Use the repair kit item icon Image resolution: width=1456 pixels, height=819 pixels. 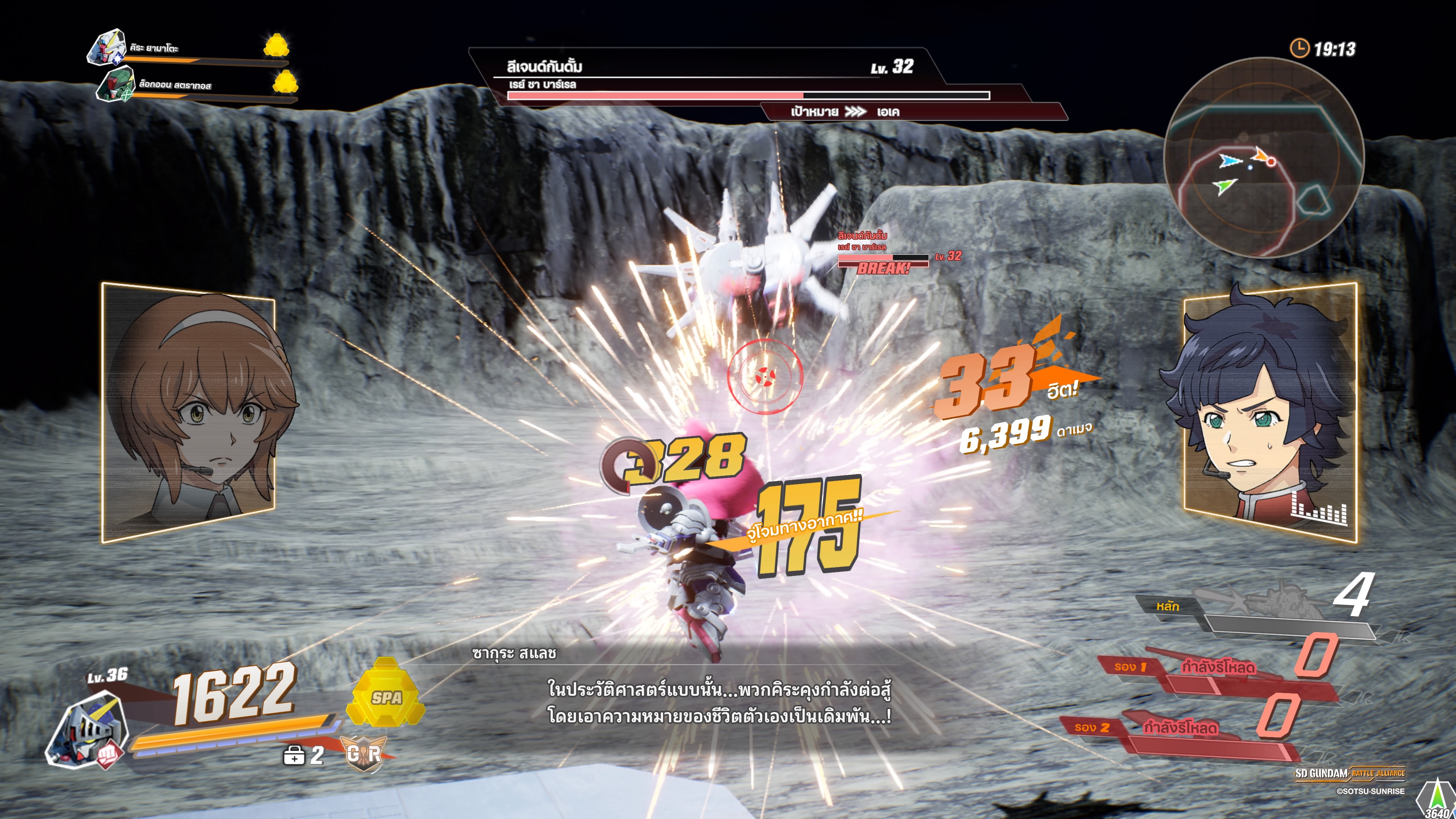pos(294,755)
